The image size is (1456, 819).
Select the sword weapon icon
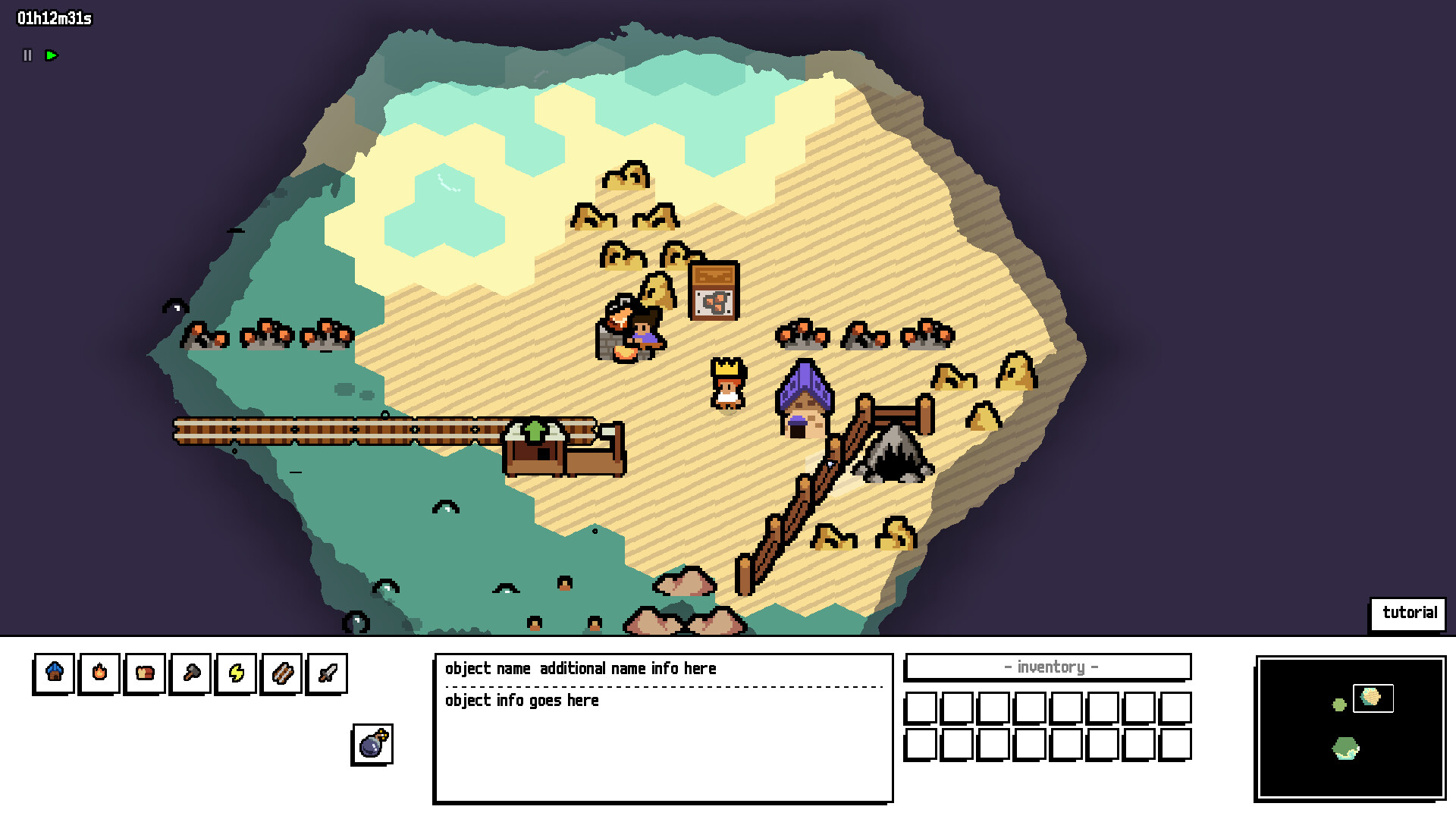pos(326,673)
